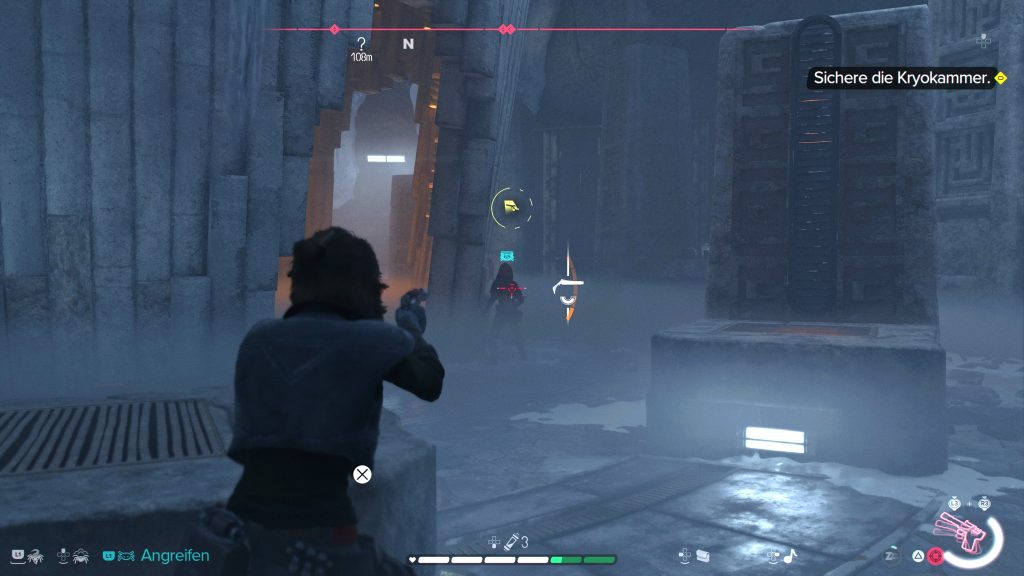Screen dimensions: 1024x576
Task: Select the yellow target marker above the enemy
Action: click(511, 207)
